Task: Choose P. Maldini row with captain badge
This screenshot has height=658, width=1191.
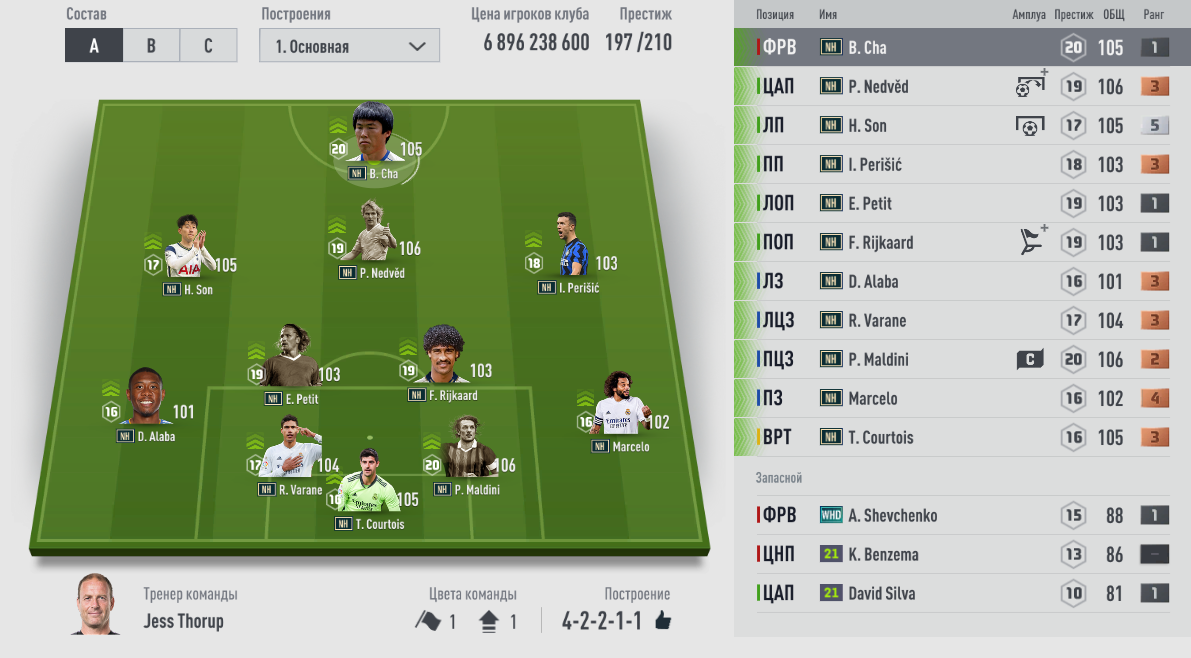Action: click(x=960, y=359)
